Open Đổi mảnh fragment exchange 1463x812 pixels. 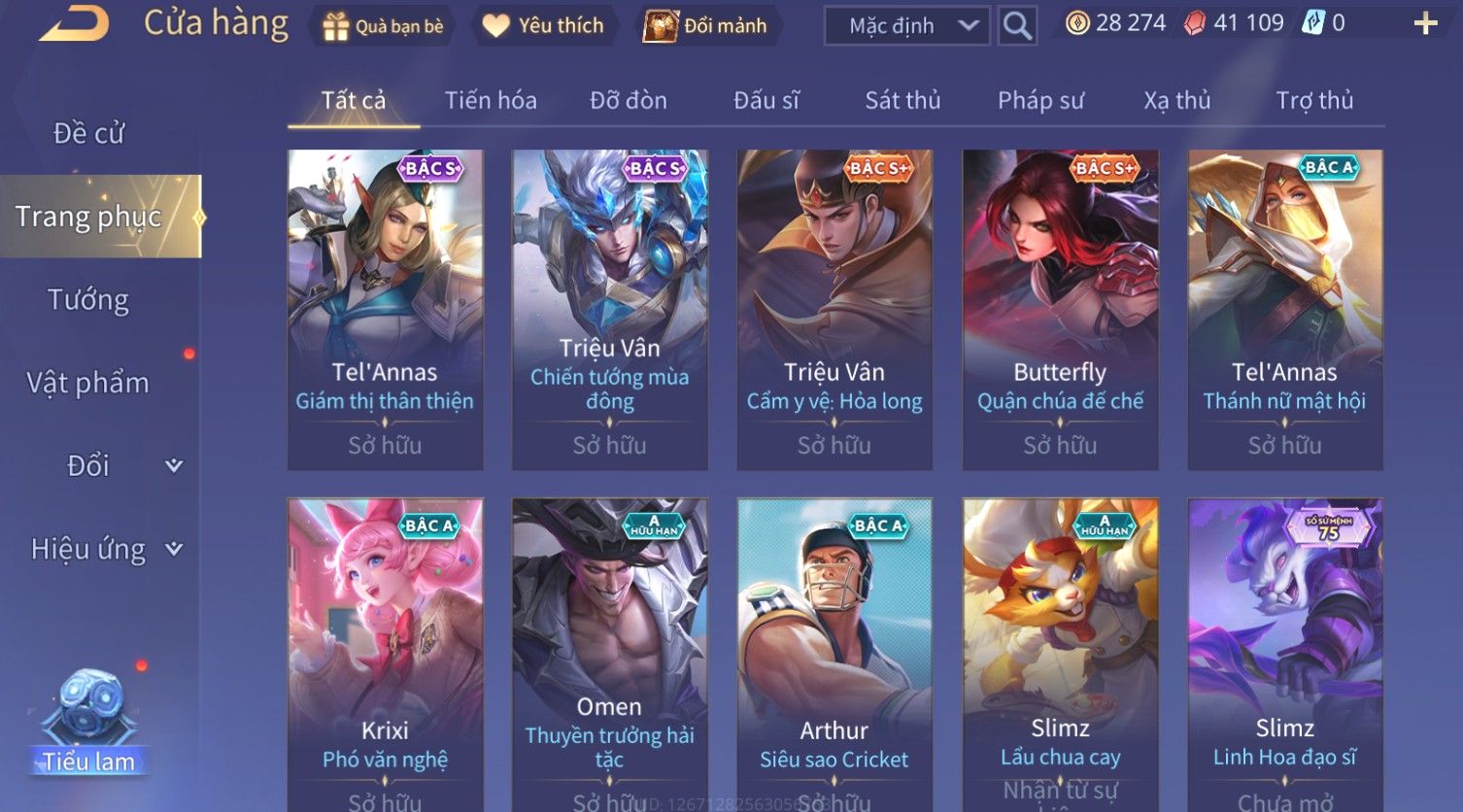tap(706, 26)
